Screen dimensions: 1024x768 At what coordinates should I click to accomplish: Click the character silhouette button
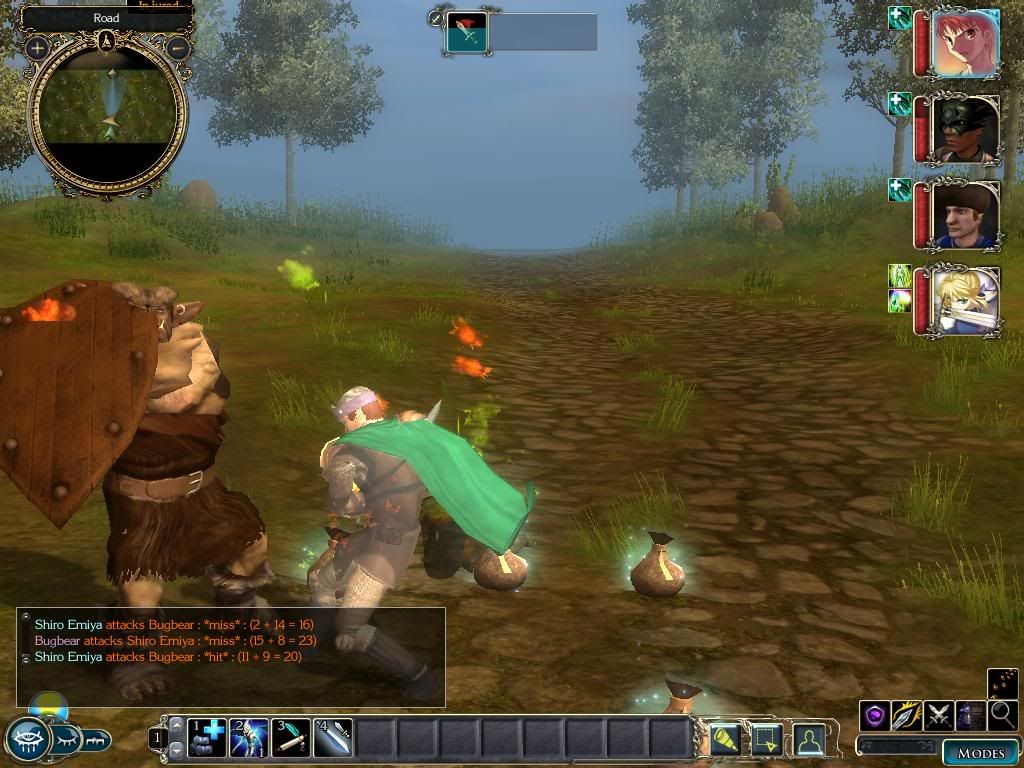[x=808, y=739]
